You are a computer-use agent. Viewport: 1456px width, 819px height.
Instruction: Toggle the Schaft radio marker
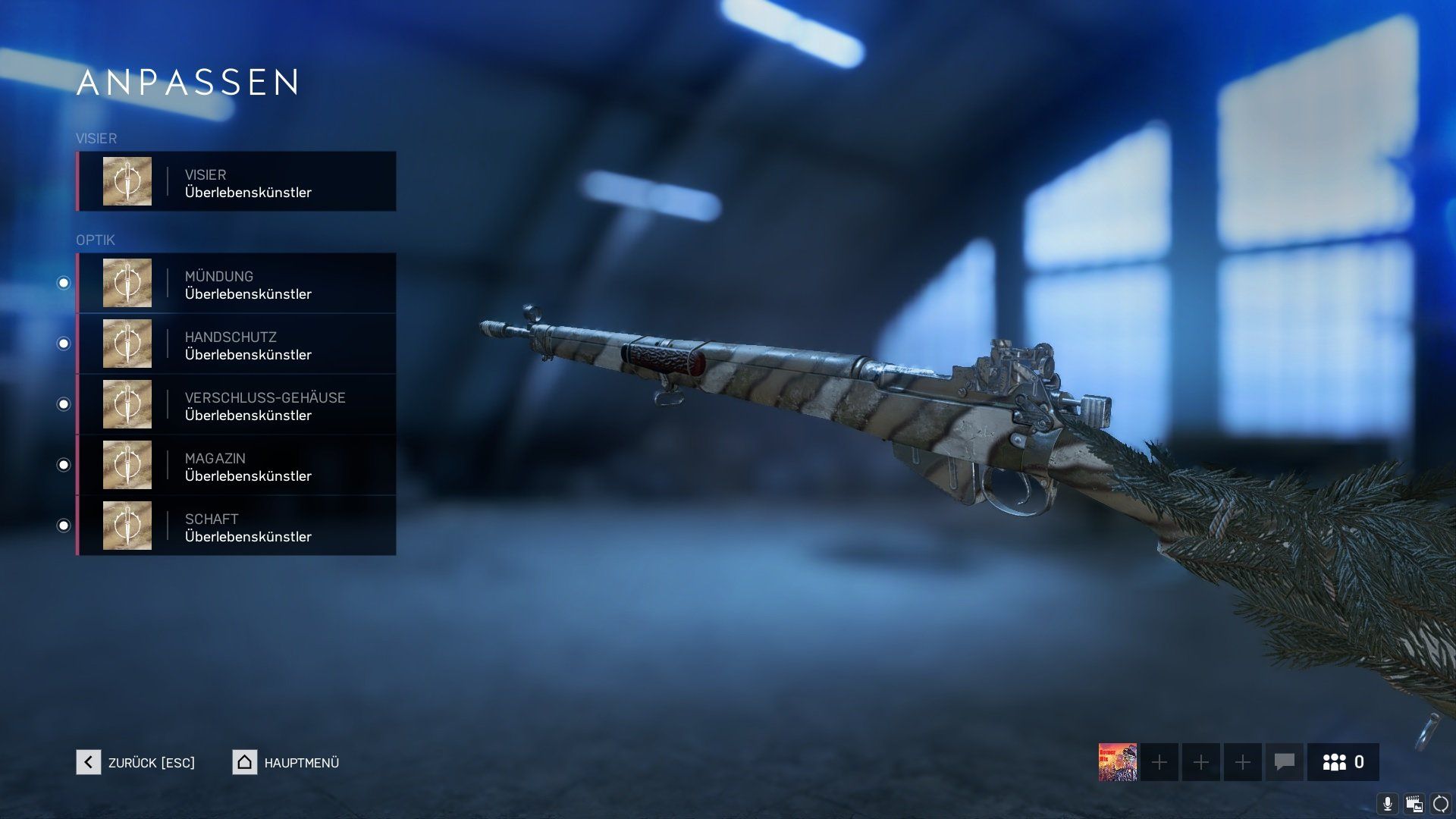coord(64,526)
